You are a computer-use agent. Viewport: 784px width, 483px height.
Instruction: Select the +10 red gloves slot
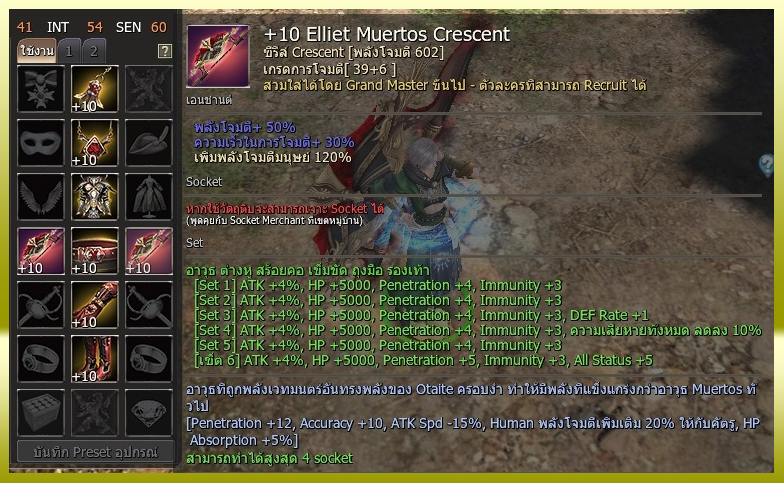pos(95,306)
